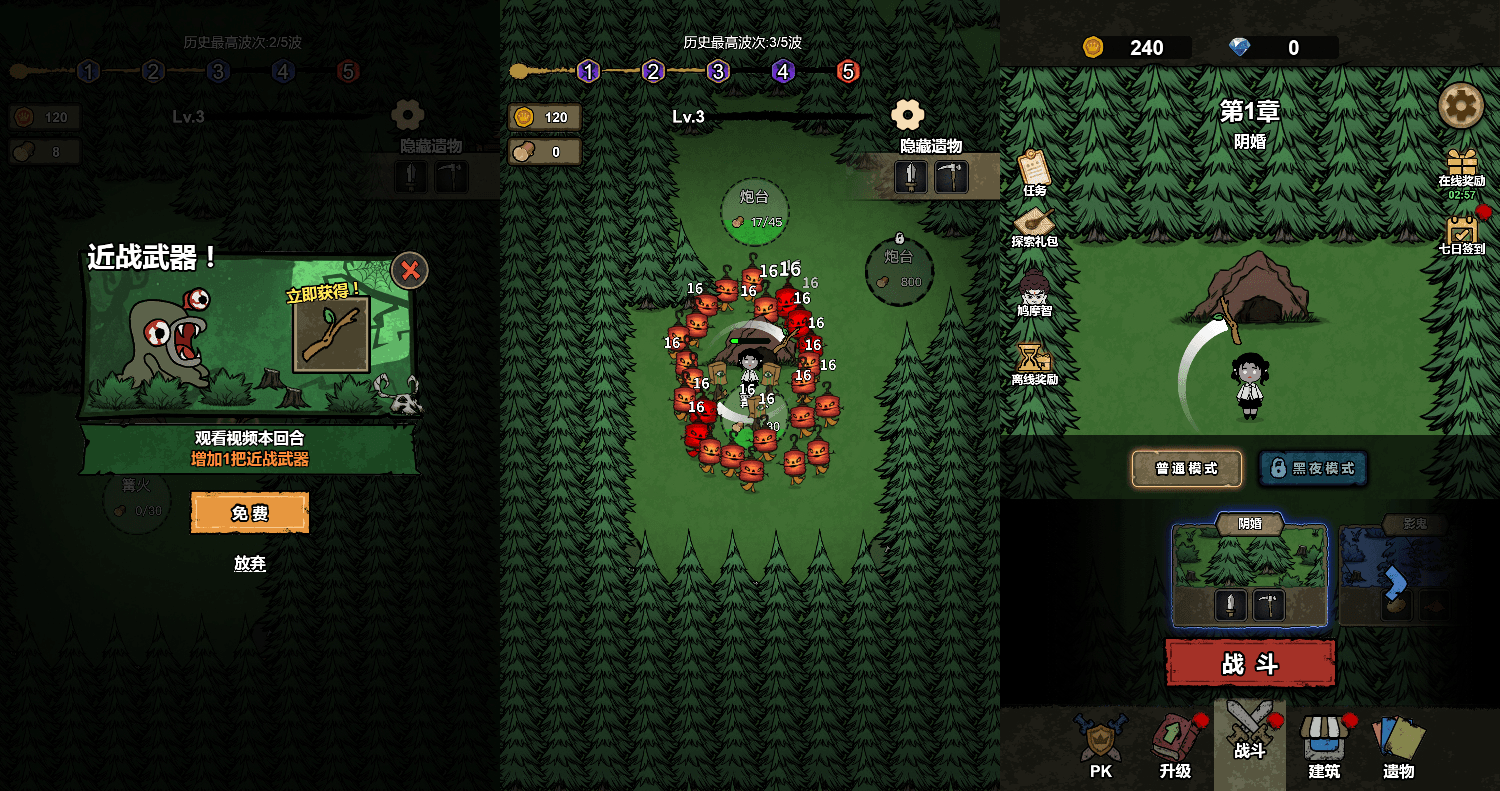Switch to the PK tab
Screen dimensions: 1500x791
pos(1101,746)
